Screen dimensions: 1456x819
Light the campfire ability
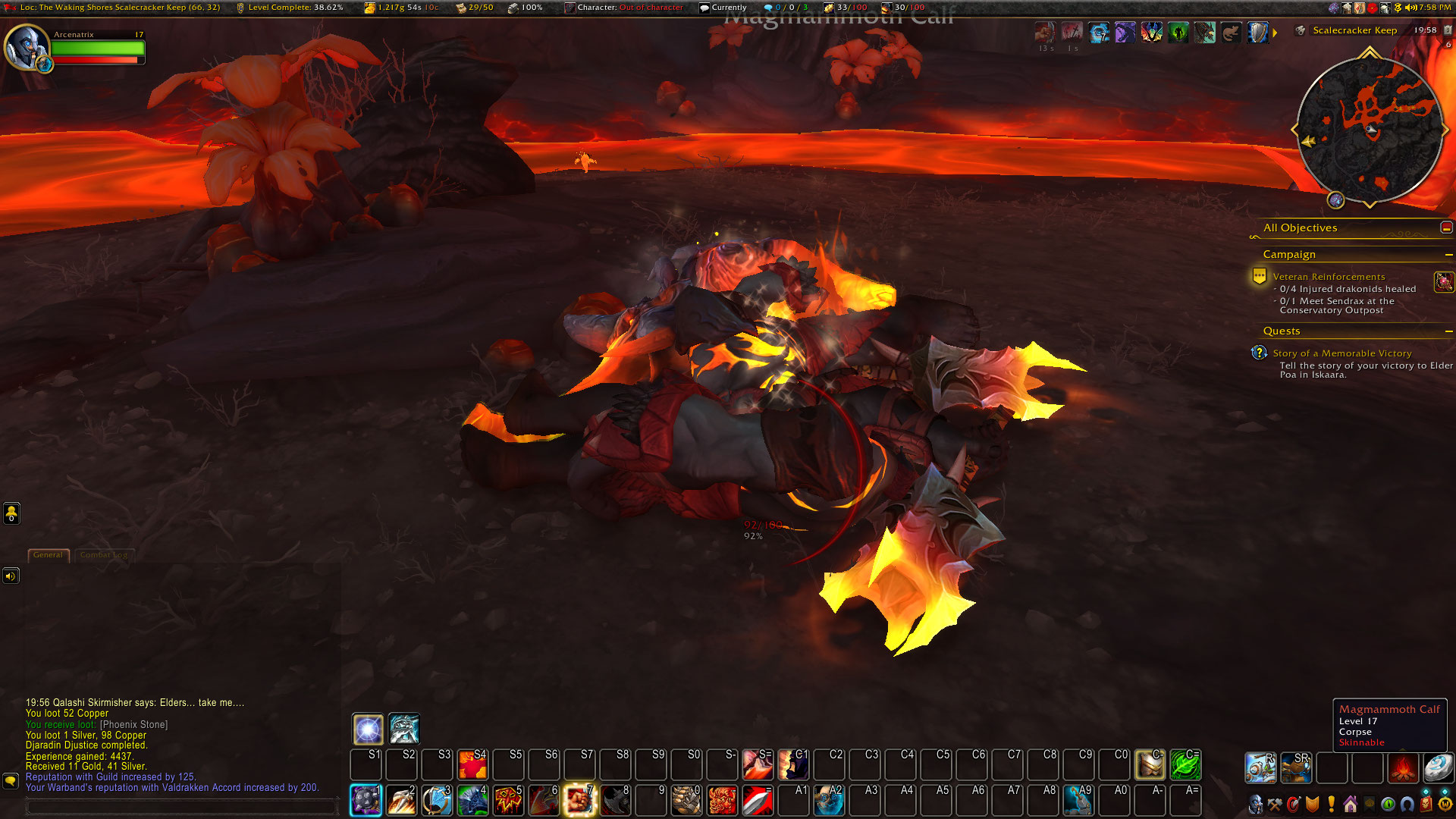[1402, 767]
